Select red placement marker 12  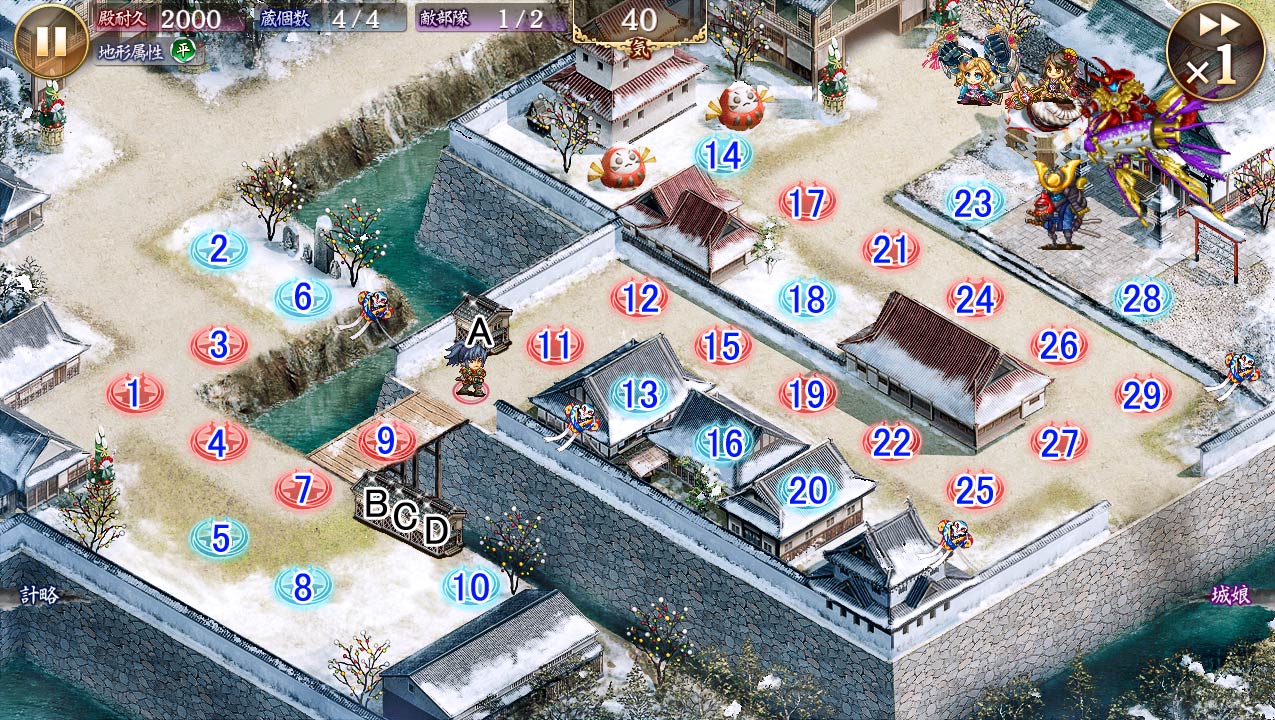click(x=639, y=298)
